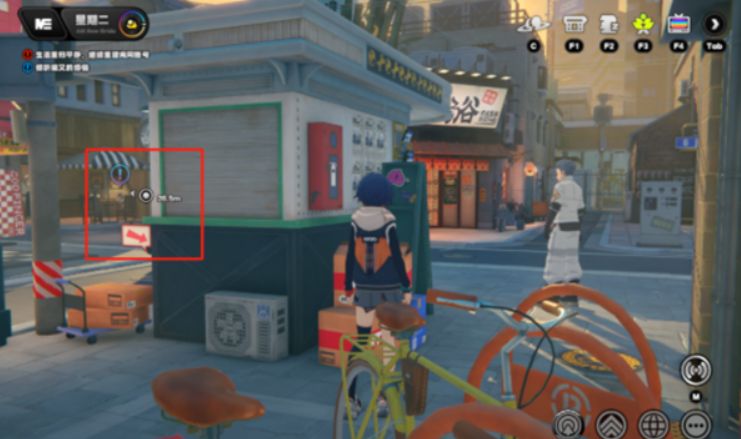Activate the signal broadcast round button
This screenshot has width=741, height=439.
[695, 369]
